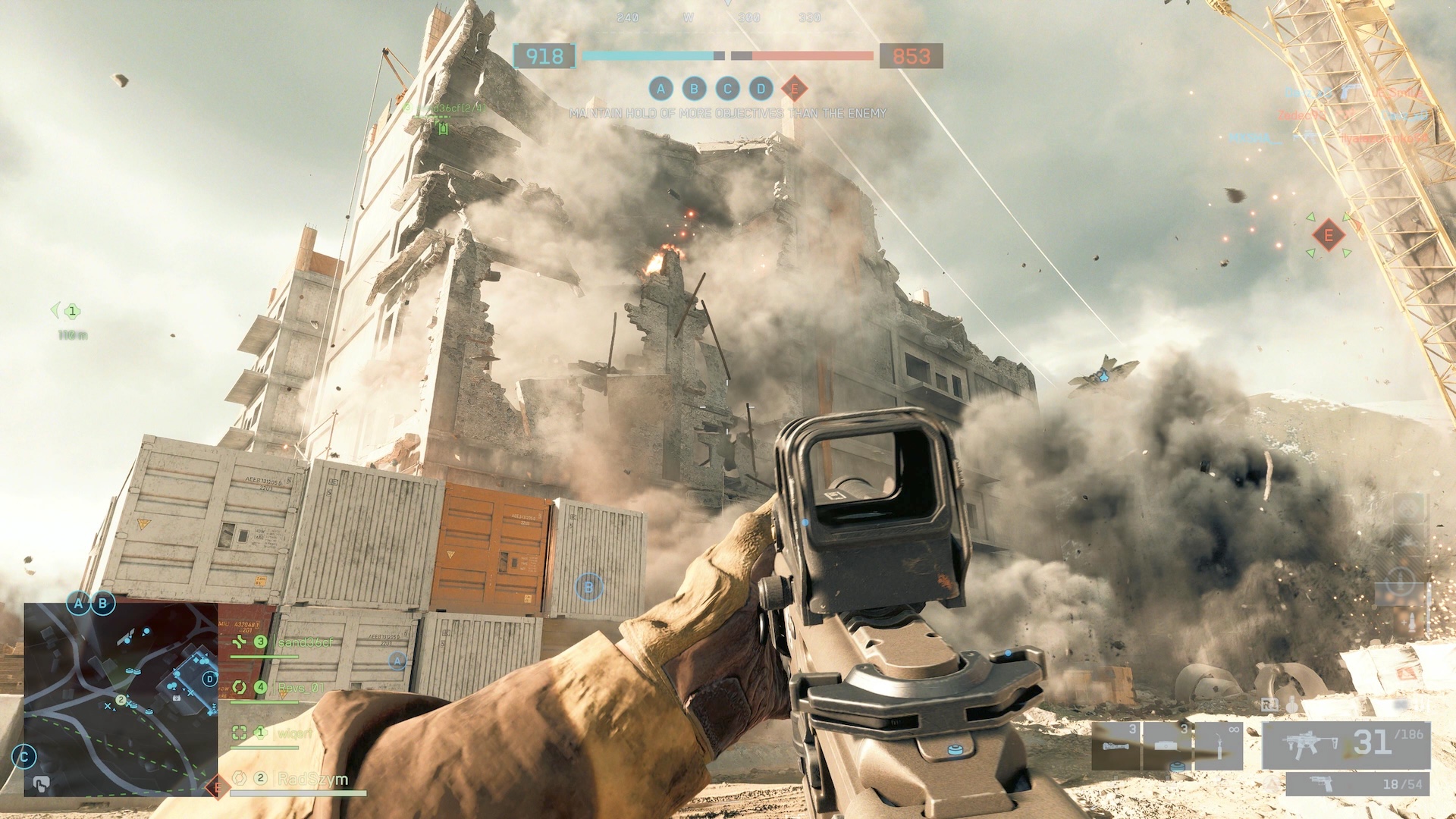Select objective B in the top tracker
Image resolution: width=1456 pixels, height=819 pixels.
694,89
